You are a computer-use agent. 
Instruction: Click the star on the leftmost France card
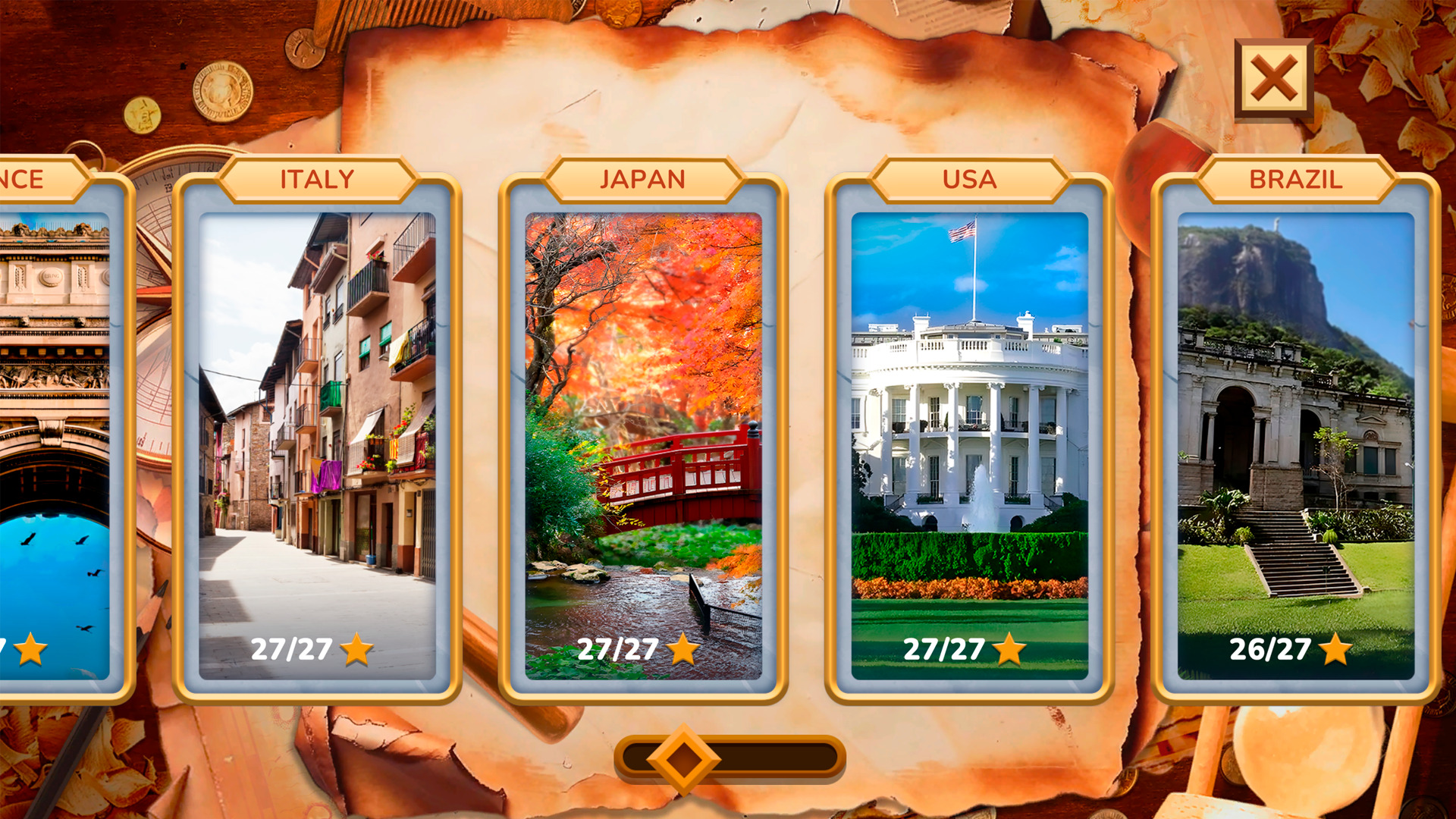click(29, 649)
